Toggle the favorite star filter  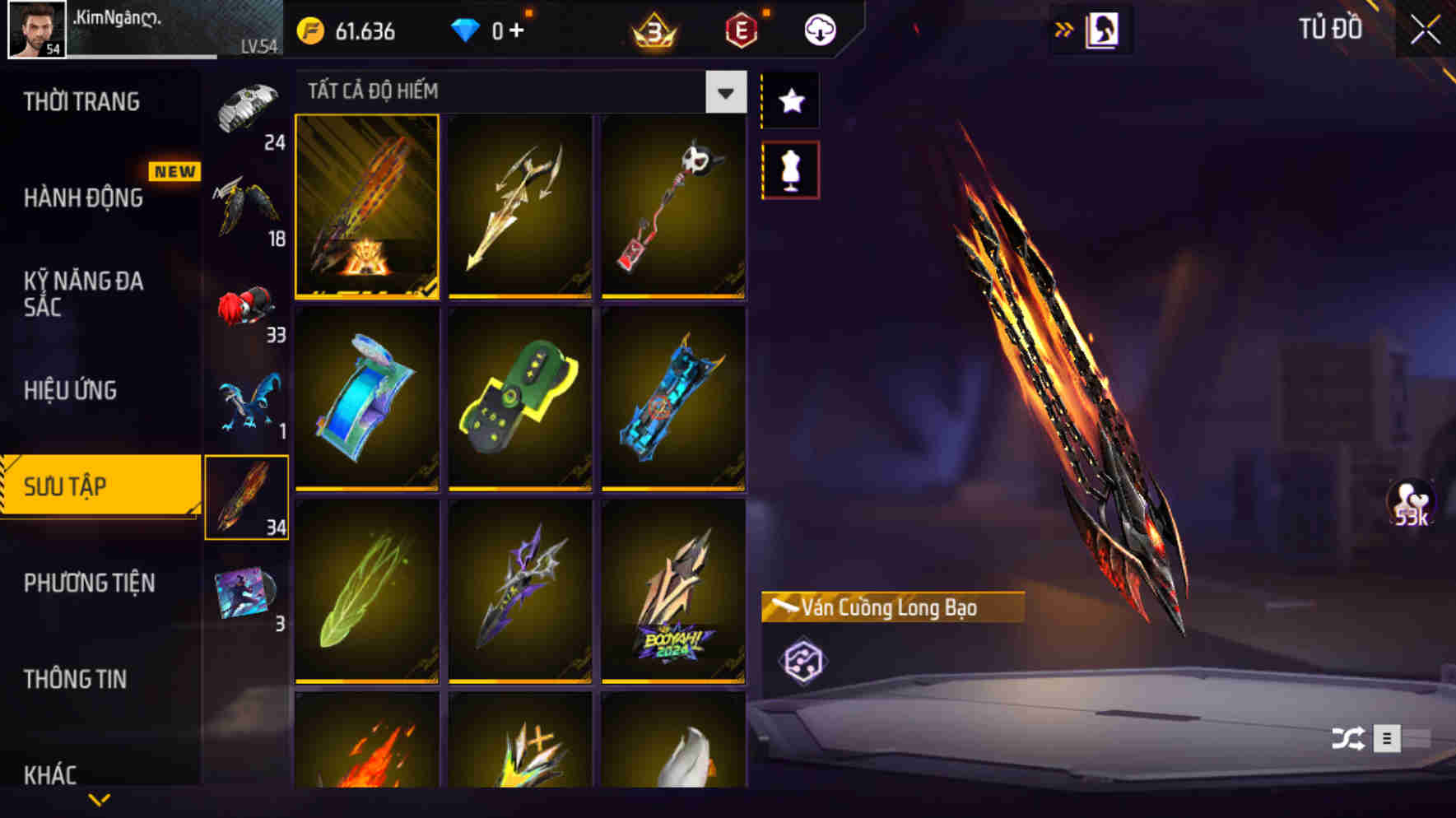[x=789, y=100]
